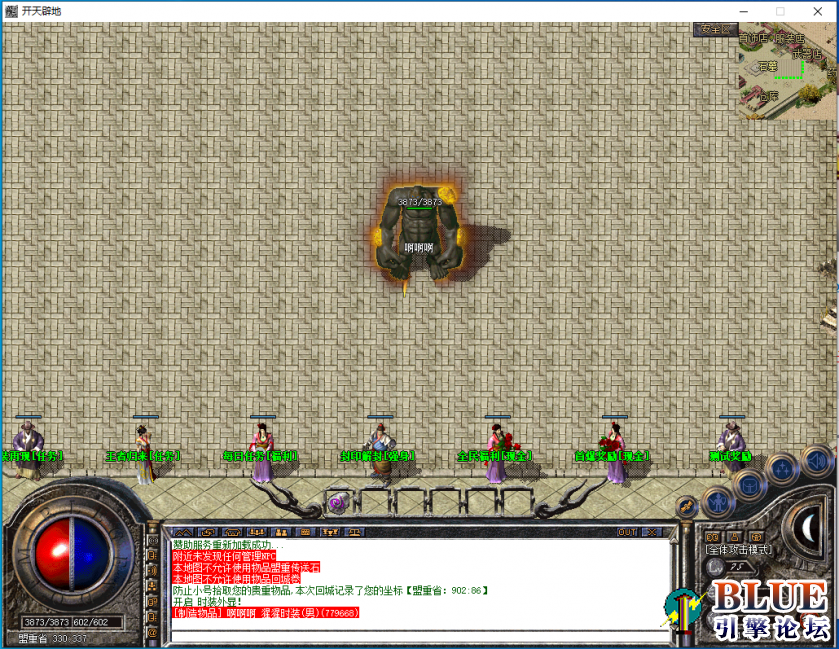Toggle the 全体攻击模式 attack mode label
This screenshot has width=839, height=649.
coord(739,549)
